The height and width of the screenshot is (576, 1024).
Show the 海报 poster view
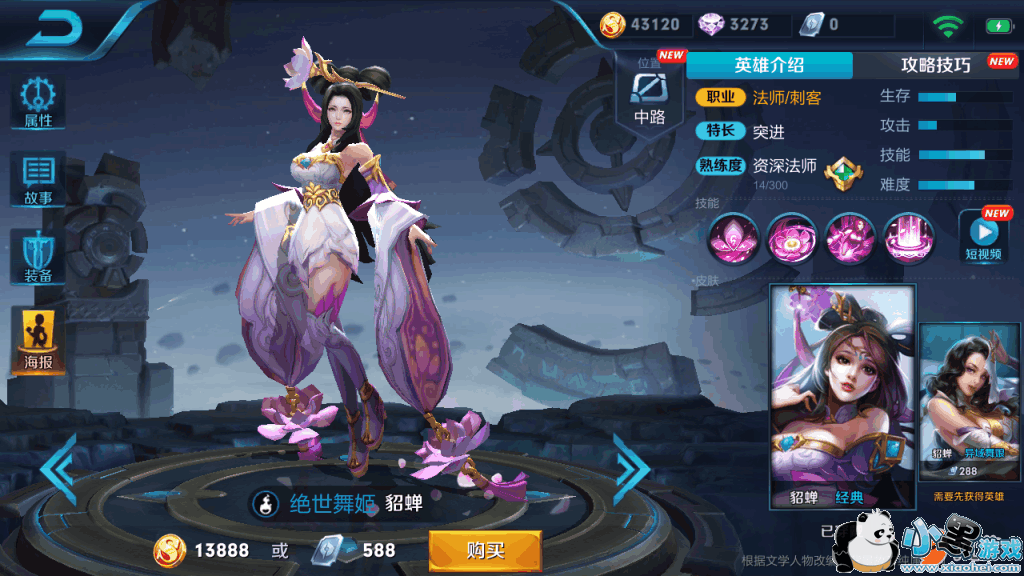tap(39, 340)
